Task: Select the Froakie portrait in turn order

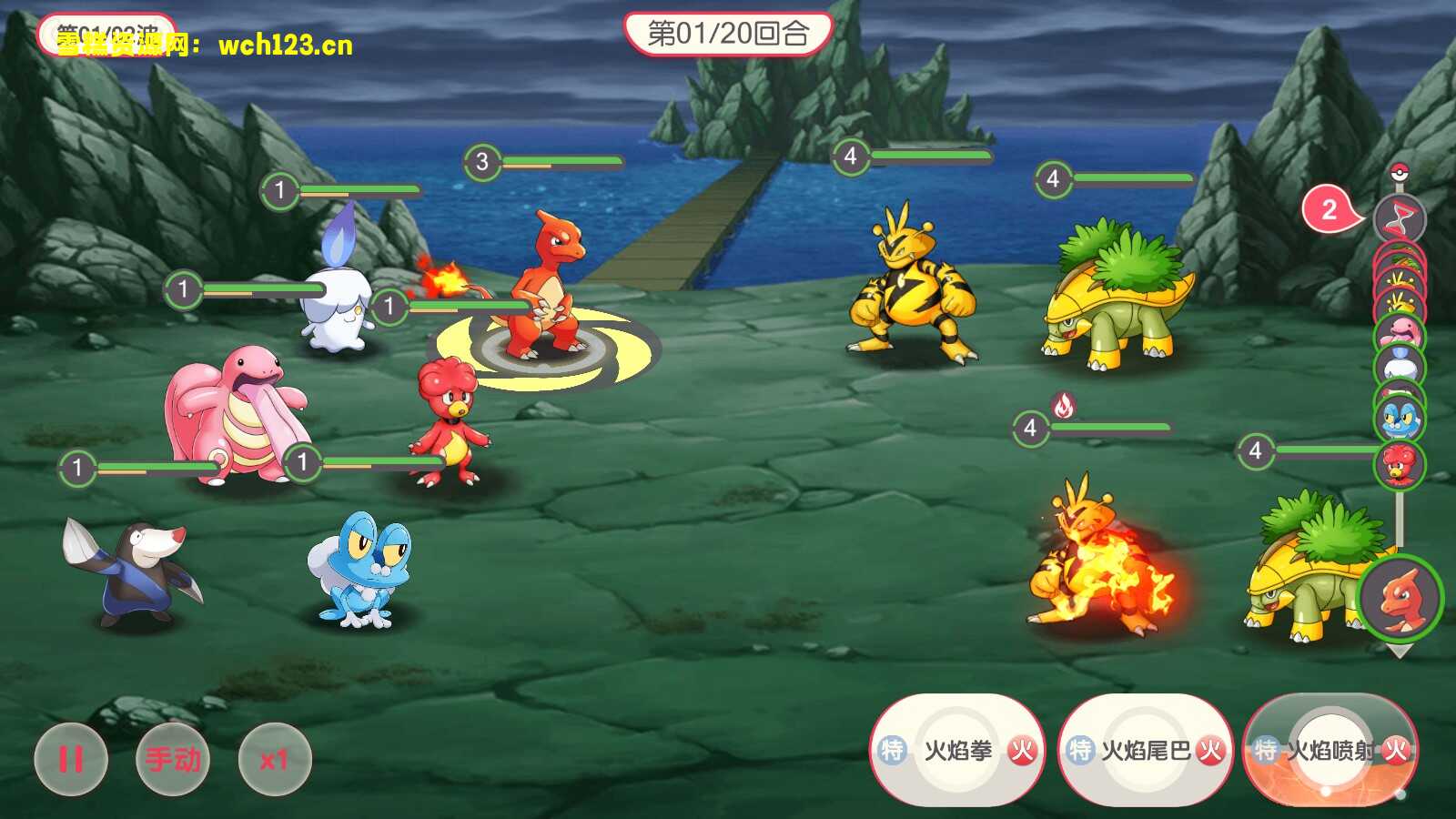Action: [x=1399, y=418]
